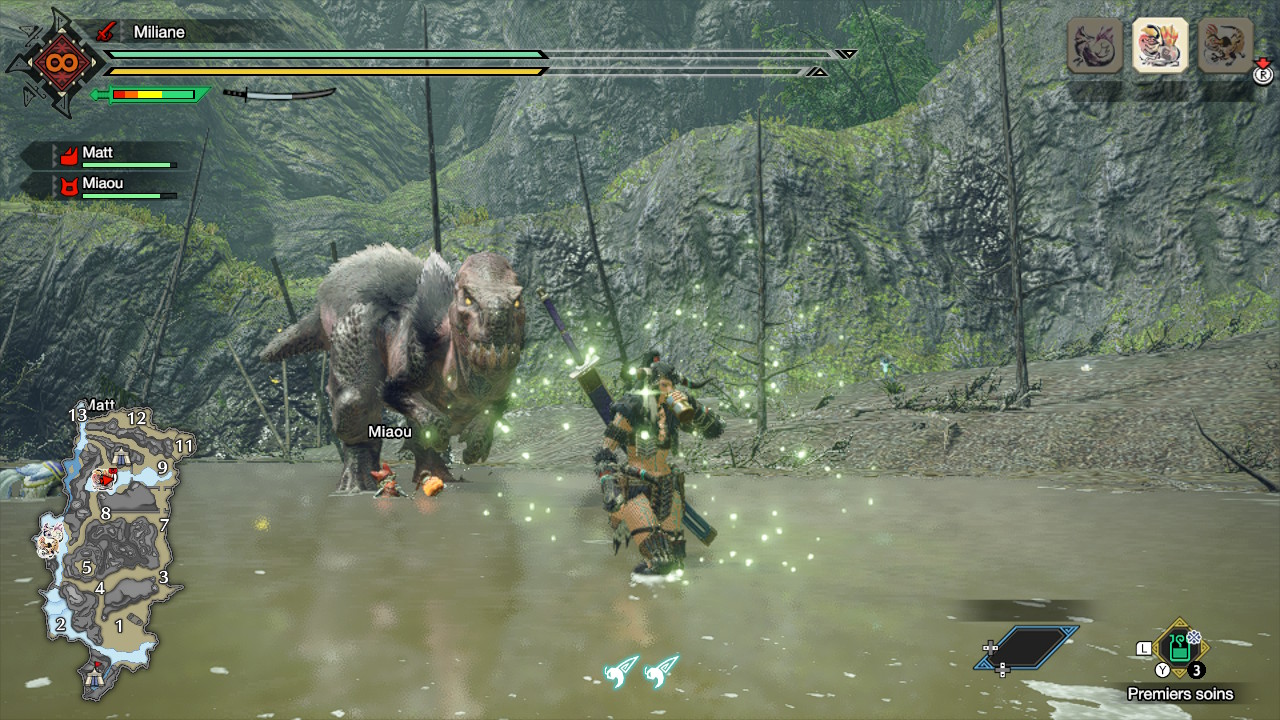Image resolution: width=1280 pixels, height=720 pixels.
Task: Select the highlighted middle monster icon
Action: tap(1160, 46)
